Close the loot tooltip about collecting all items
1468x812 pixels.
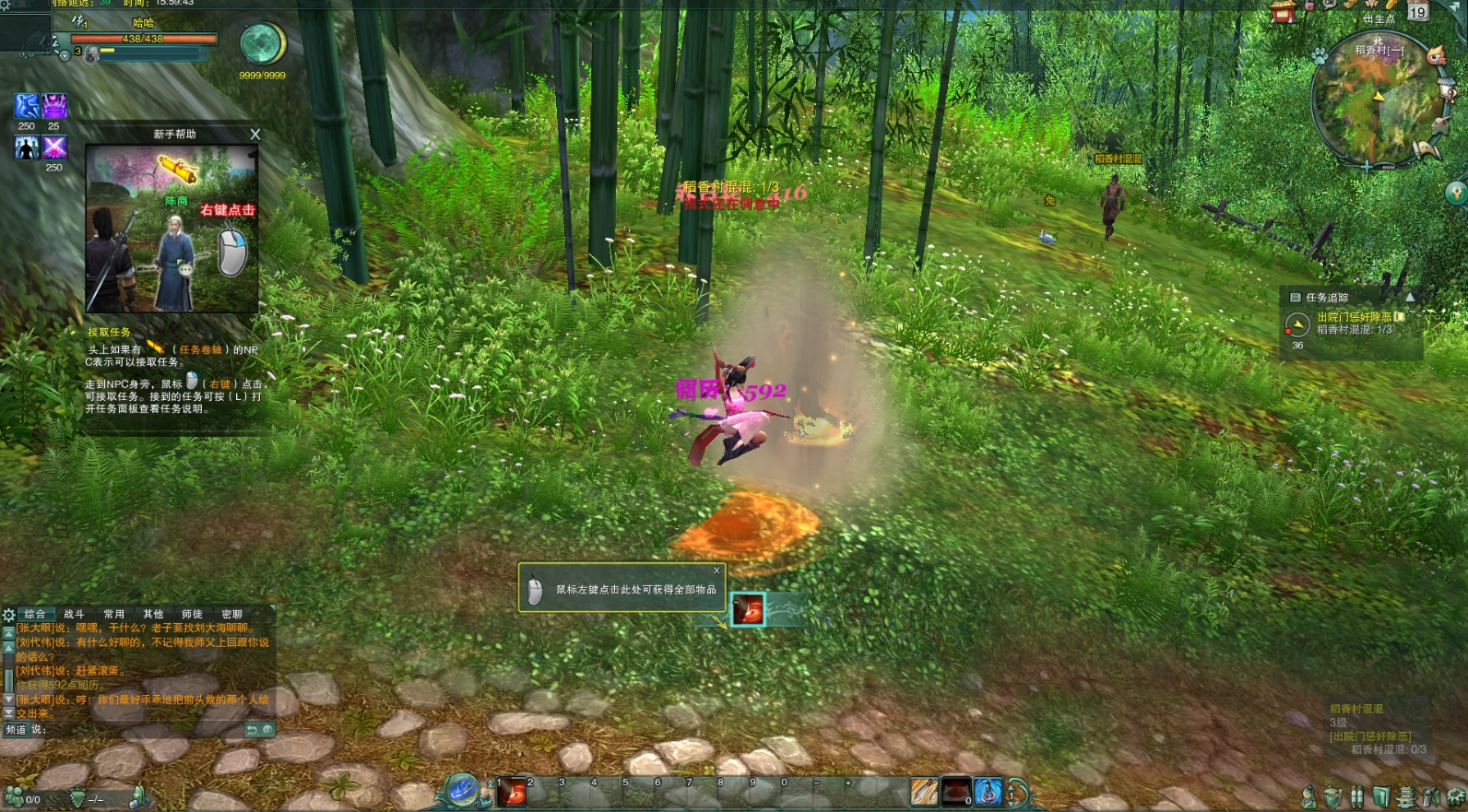pos(716,571)
